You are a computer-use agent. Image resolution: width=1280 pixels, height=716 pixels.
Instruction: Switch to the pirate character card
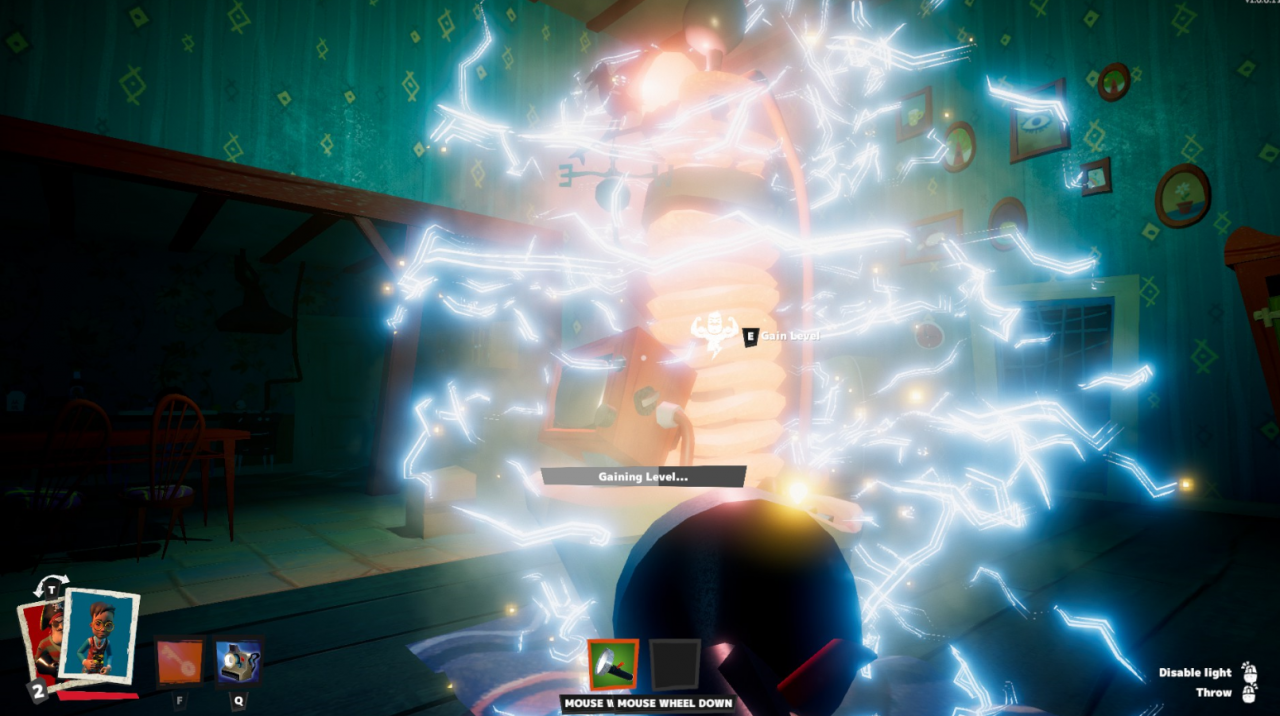(40, 640)
